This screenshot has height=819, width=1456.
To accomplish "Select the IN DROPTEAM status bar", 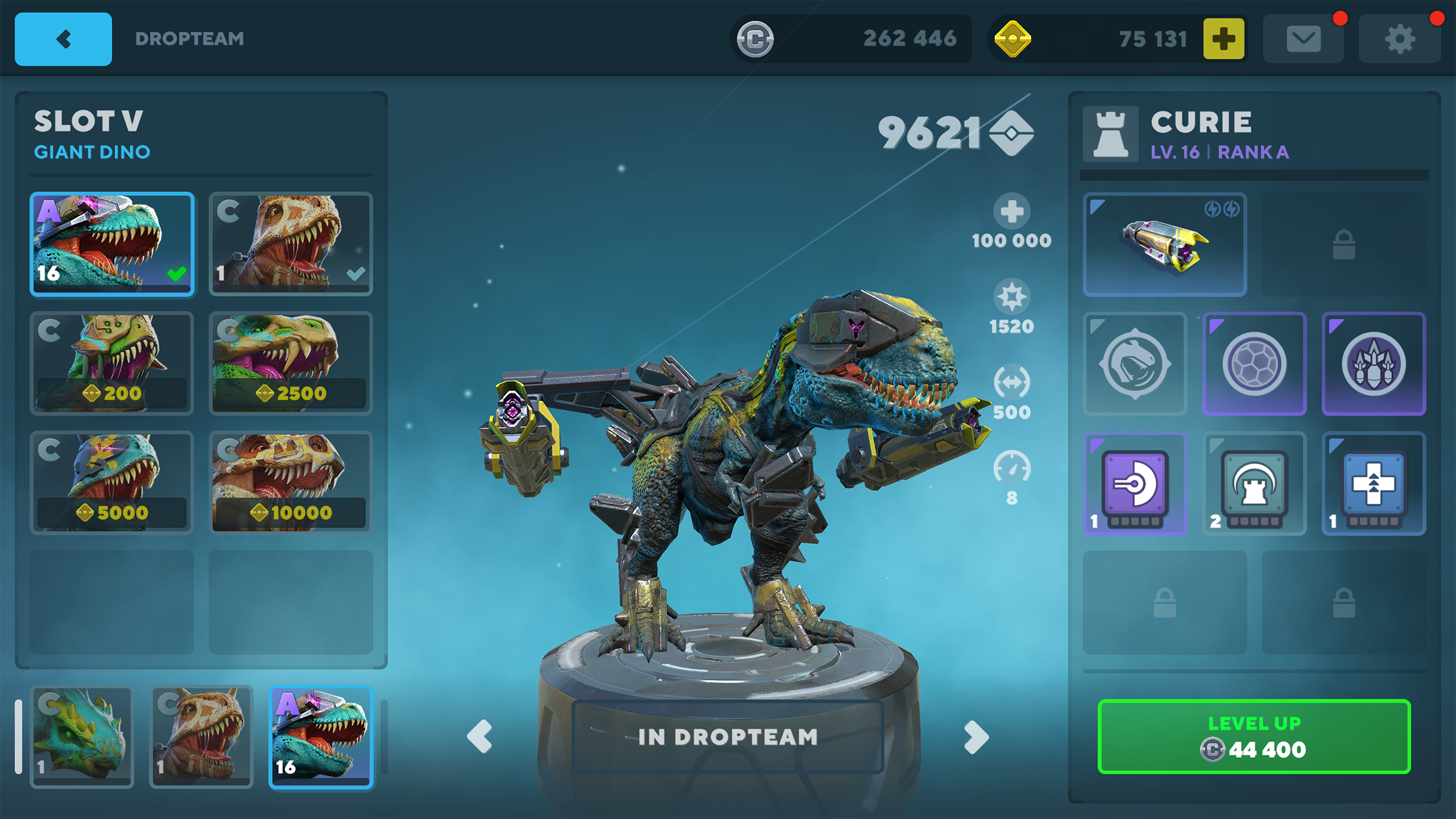I will [x=729, y=738].
